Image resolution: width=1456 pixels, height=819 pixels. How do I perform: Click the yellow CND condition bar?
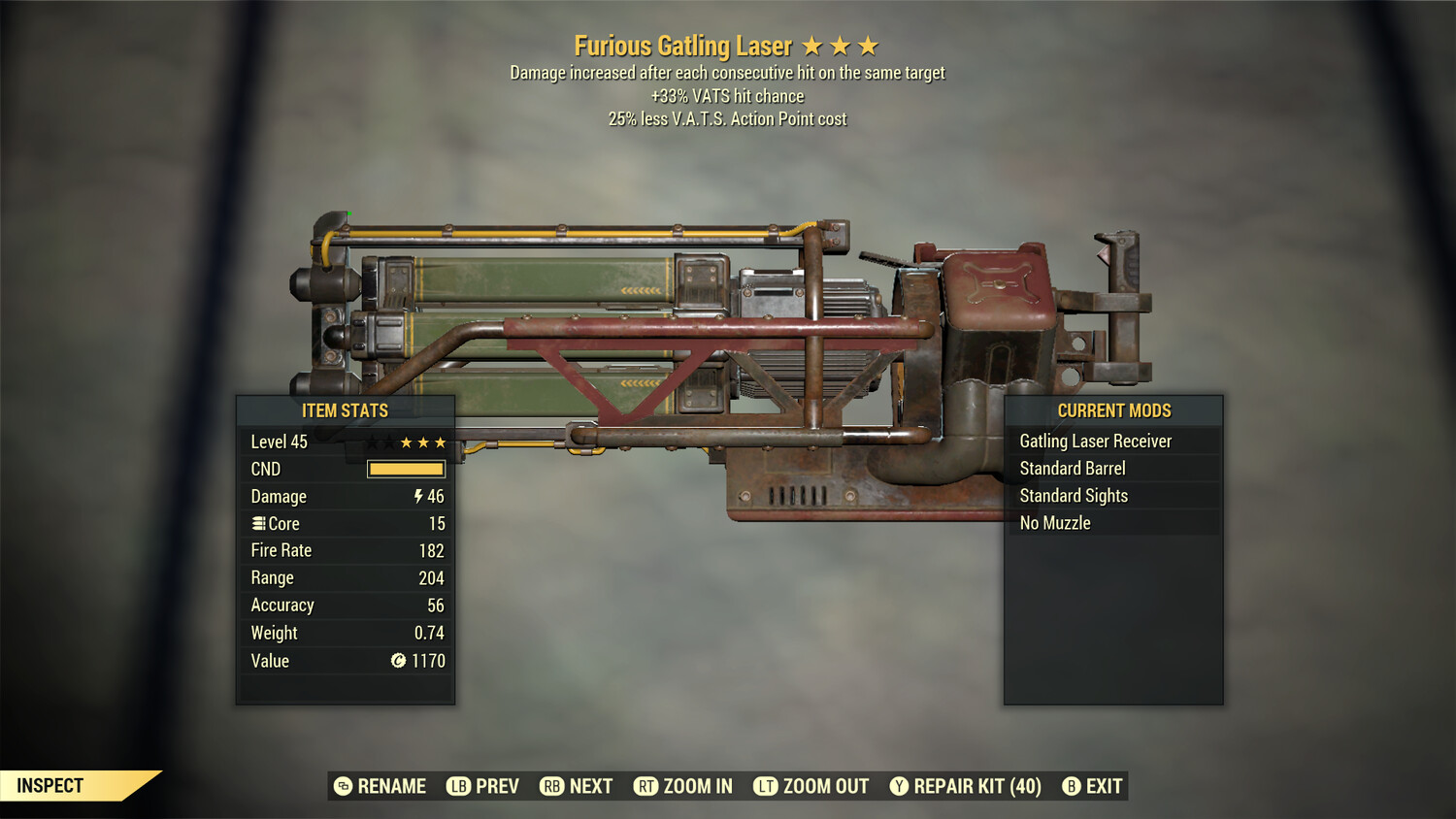tap(406, 469)
